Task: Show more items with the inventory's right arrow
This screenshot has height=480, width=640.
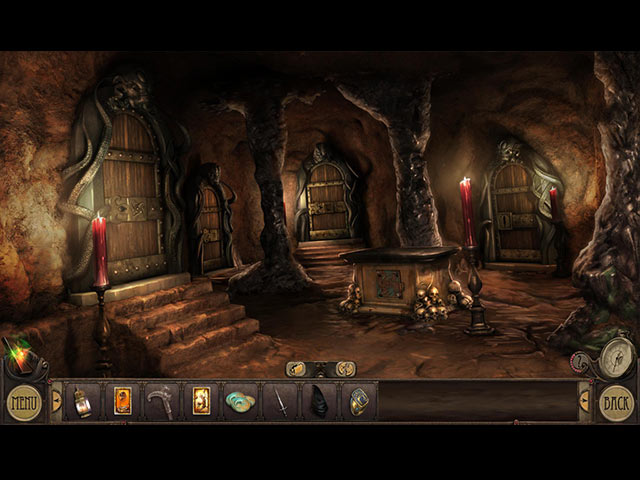Action: (x=584, y=401)
